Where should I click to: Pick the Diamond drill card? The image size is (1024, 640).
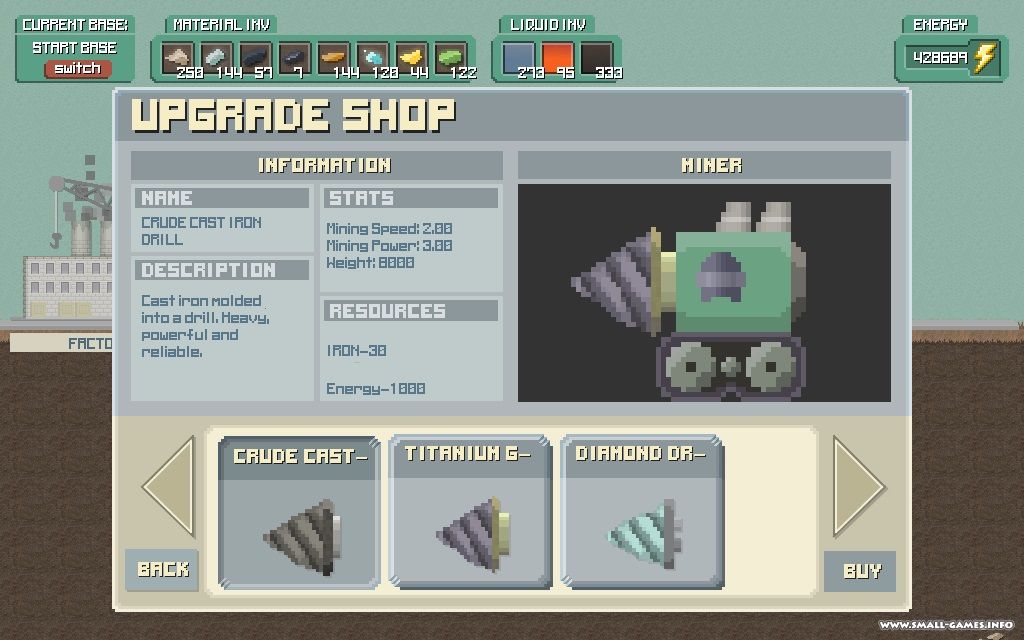[641, 512]
